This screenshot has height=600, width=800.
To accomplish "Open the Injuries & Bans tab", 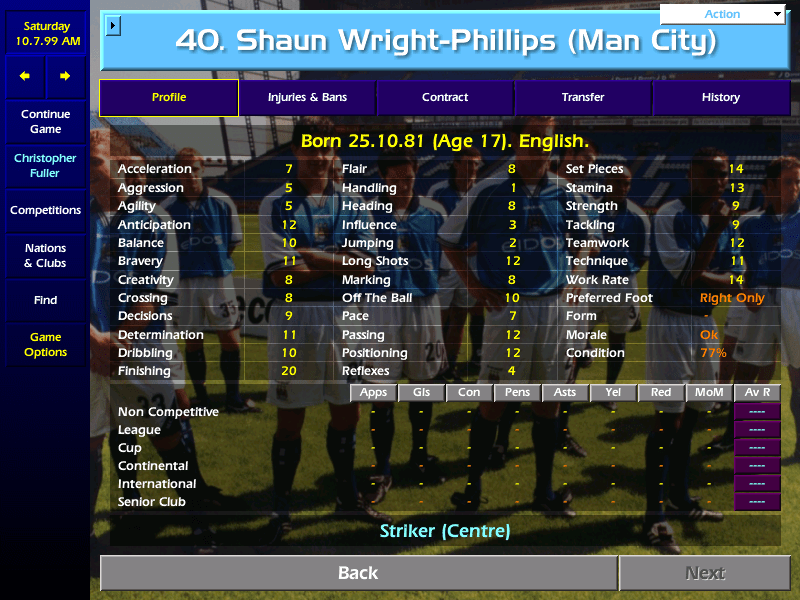I will click(307, 97).
